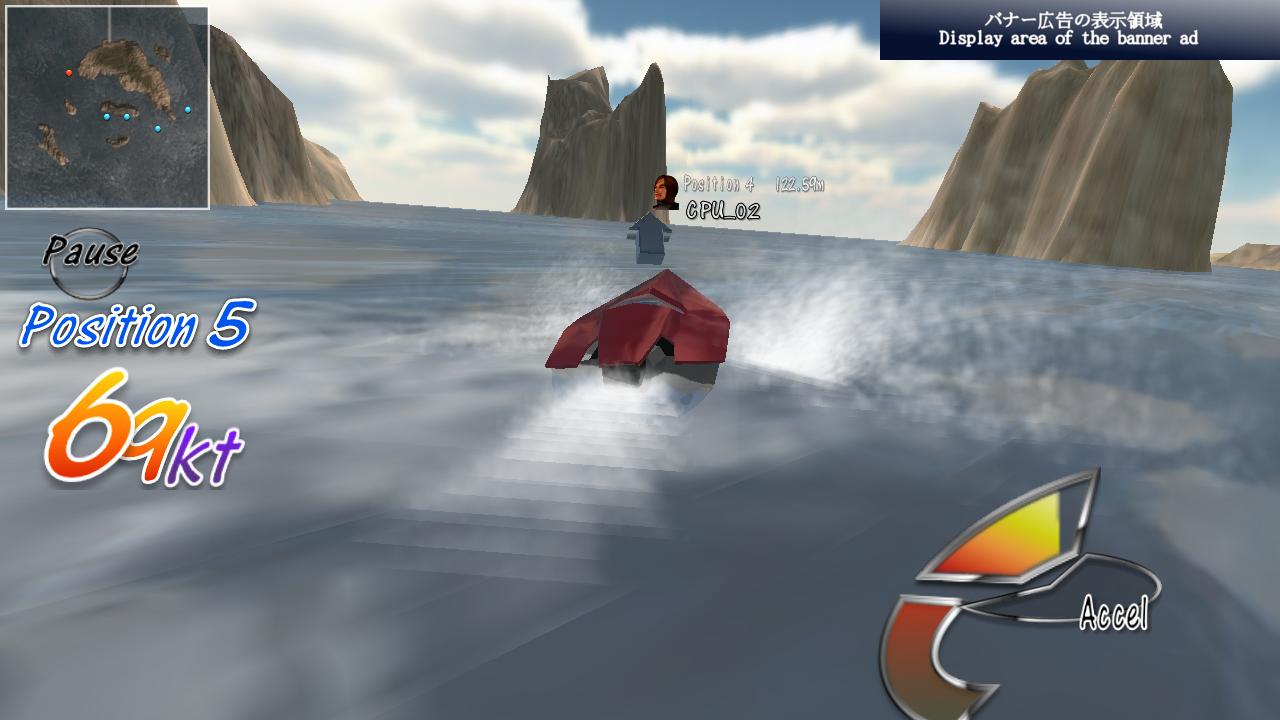Select the CPU_02 name label

click(722, 210)
